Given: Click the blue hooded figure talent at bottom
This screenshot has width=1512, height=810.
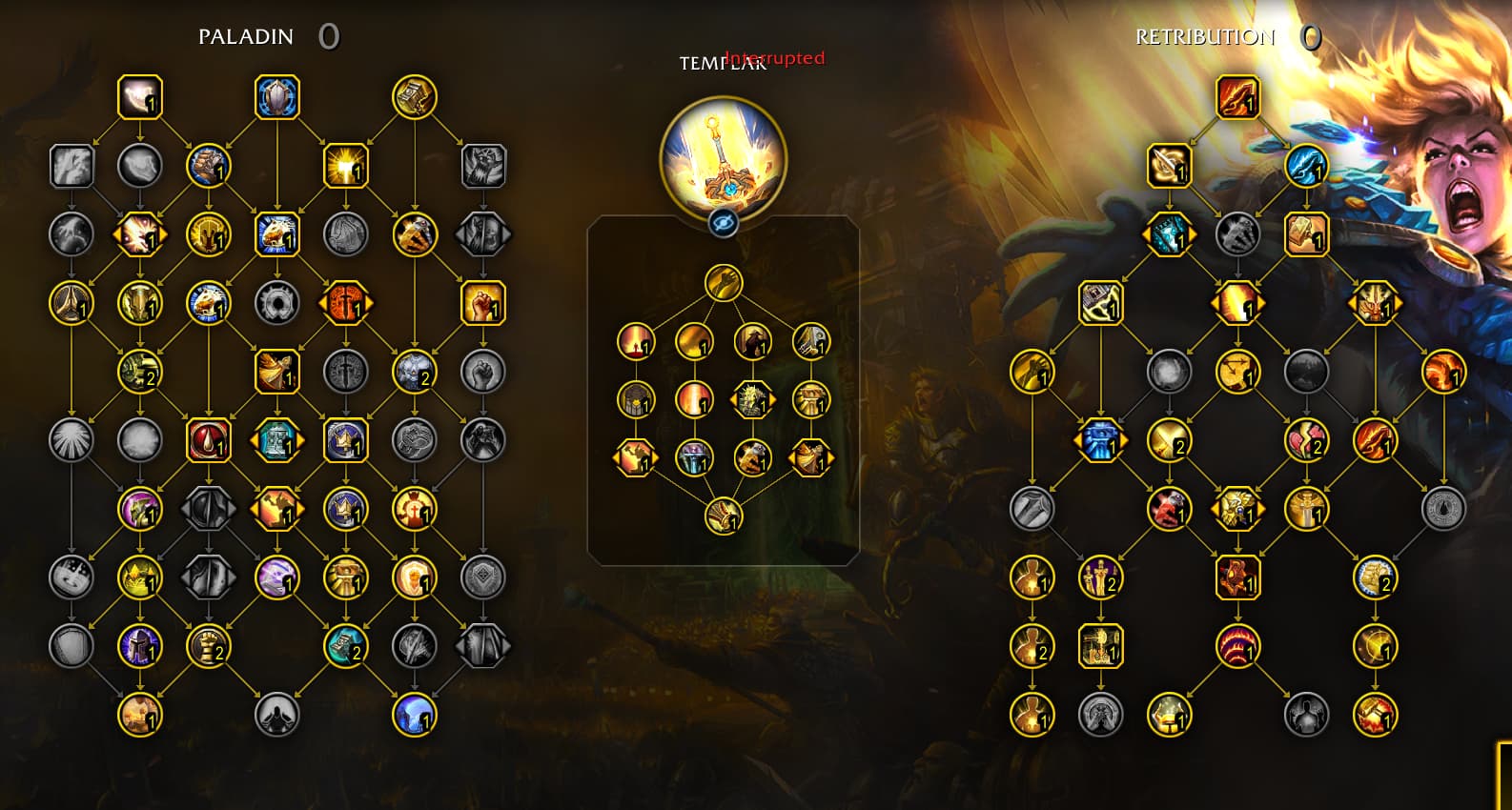Looking at the screenshot, I should click(415, 715).
